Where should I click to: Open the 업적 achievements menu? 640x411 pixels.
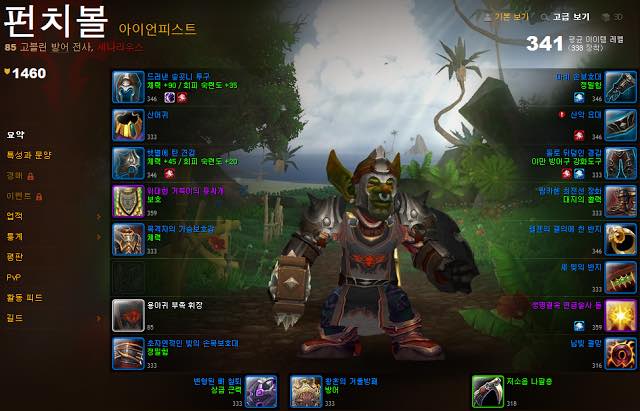click(15, 216)
